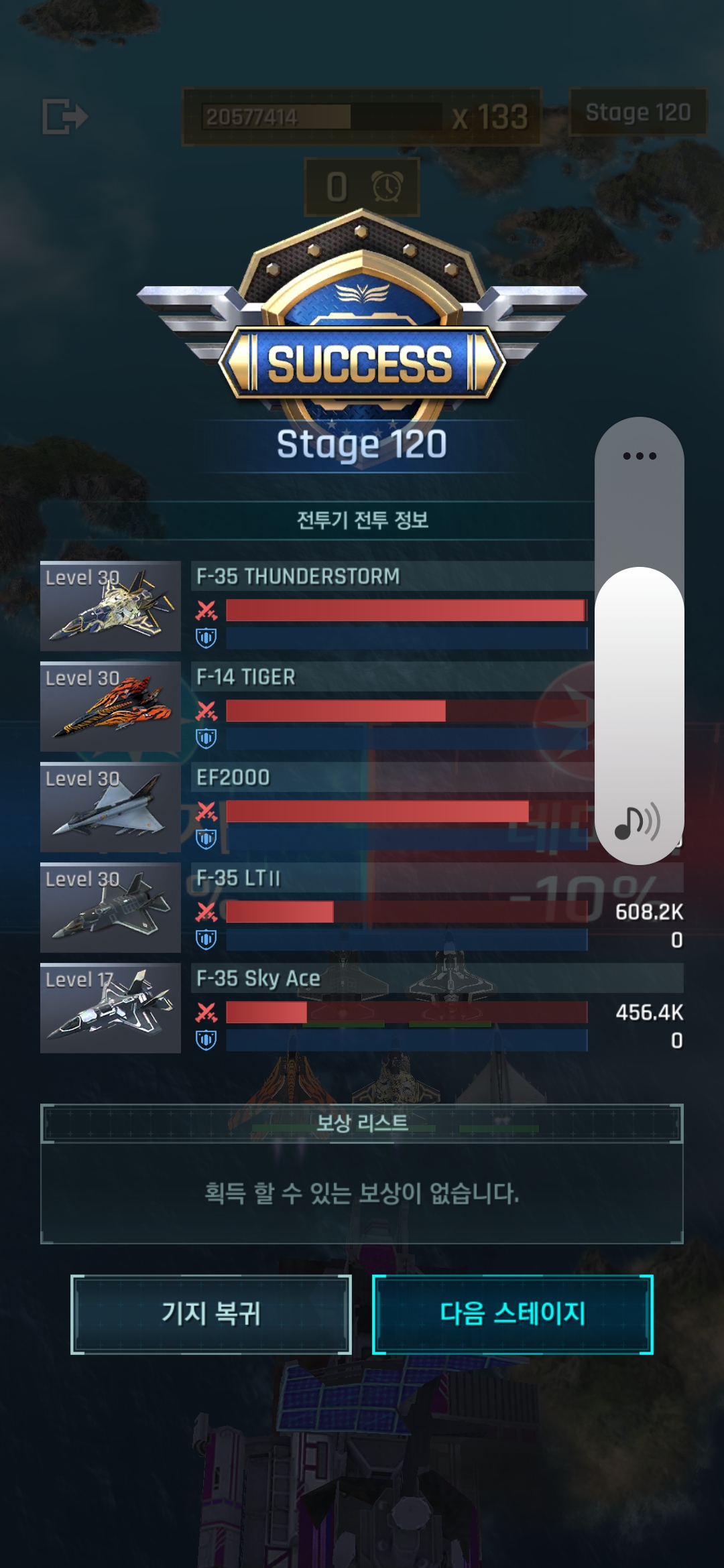Pick the F-35 Sky Ace fighter thumbnail
The image size is (724, 1568).
(111, 1008)
